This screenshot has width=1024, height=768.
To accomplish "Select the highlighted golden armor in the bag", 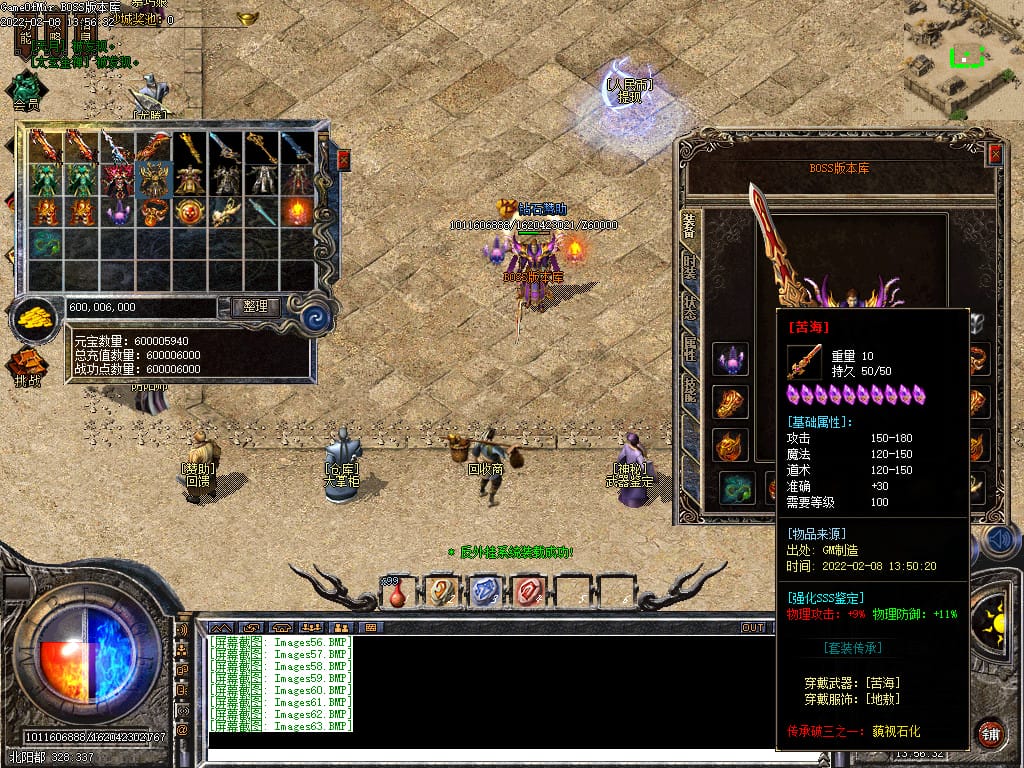I will pyautogui.click(x=153, y=179).
